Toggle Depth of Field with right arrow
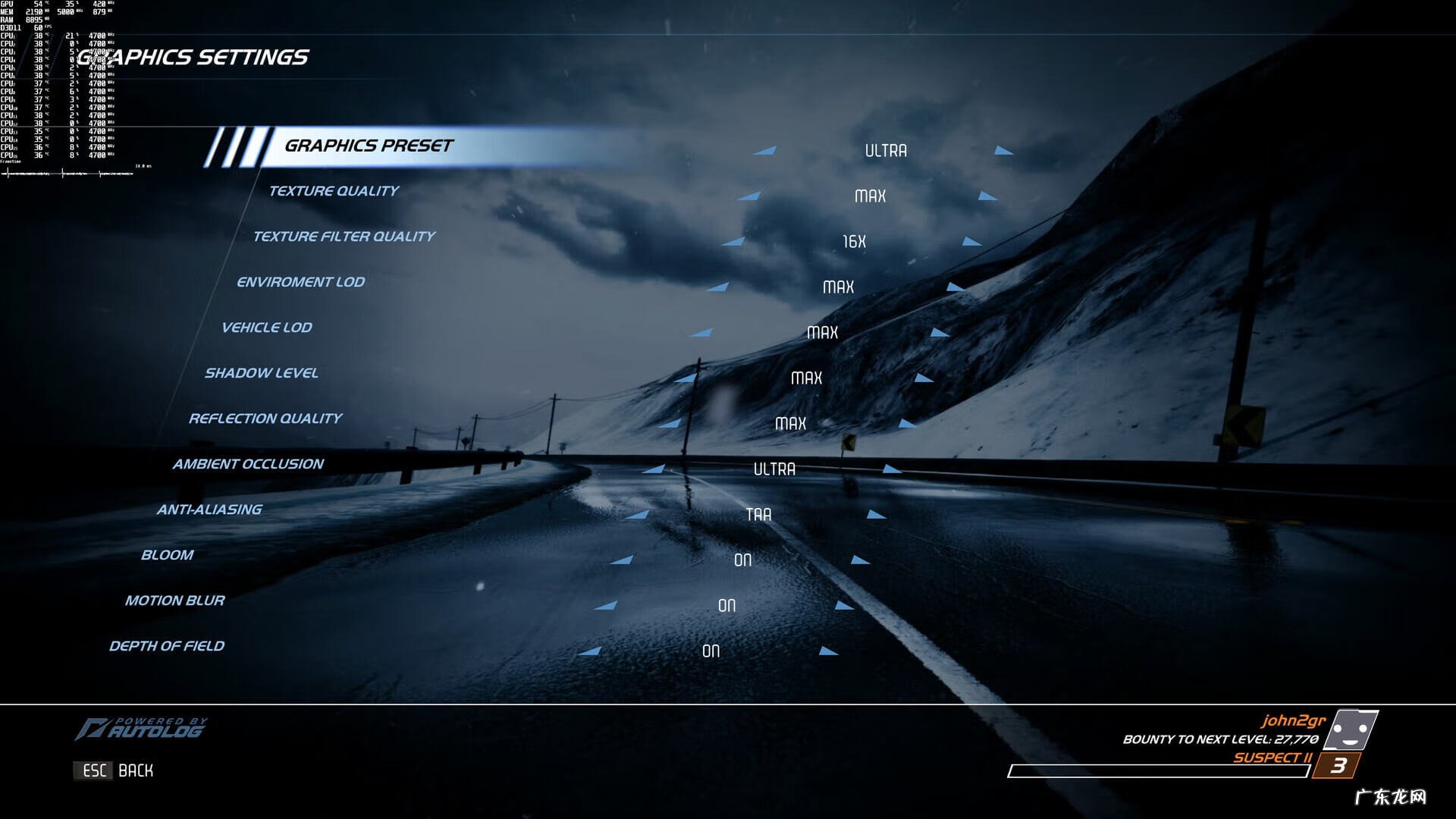The image size is (1456, 819). [828, 651]
